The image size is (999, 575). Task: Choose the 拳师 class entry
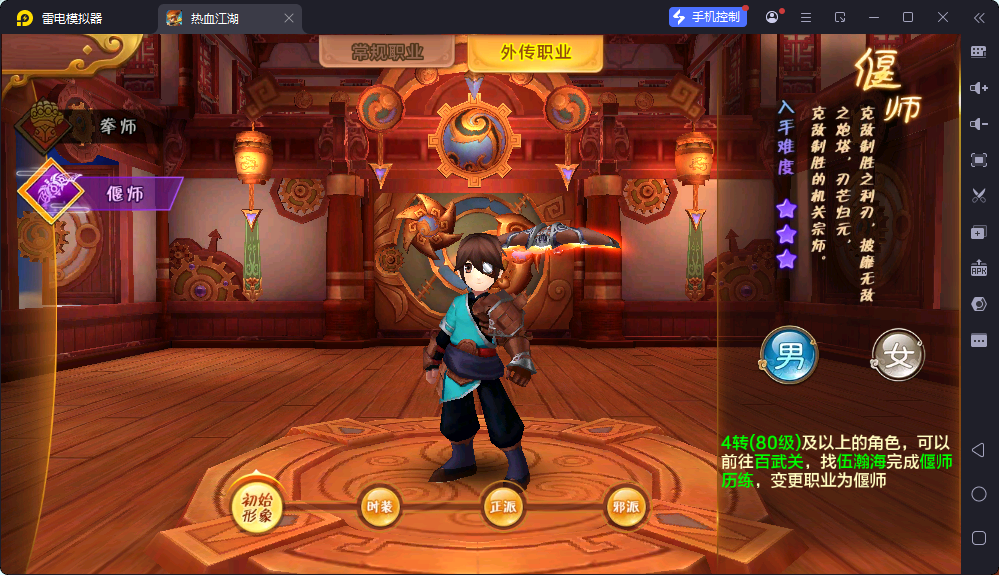pos(98,126)
